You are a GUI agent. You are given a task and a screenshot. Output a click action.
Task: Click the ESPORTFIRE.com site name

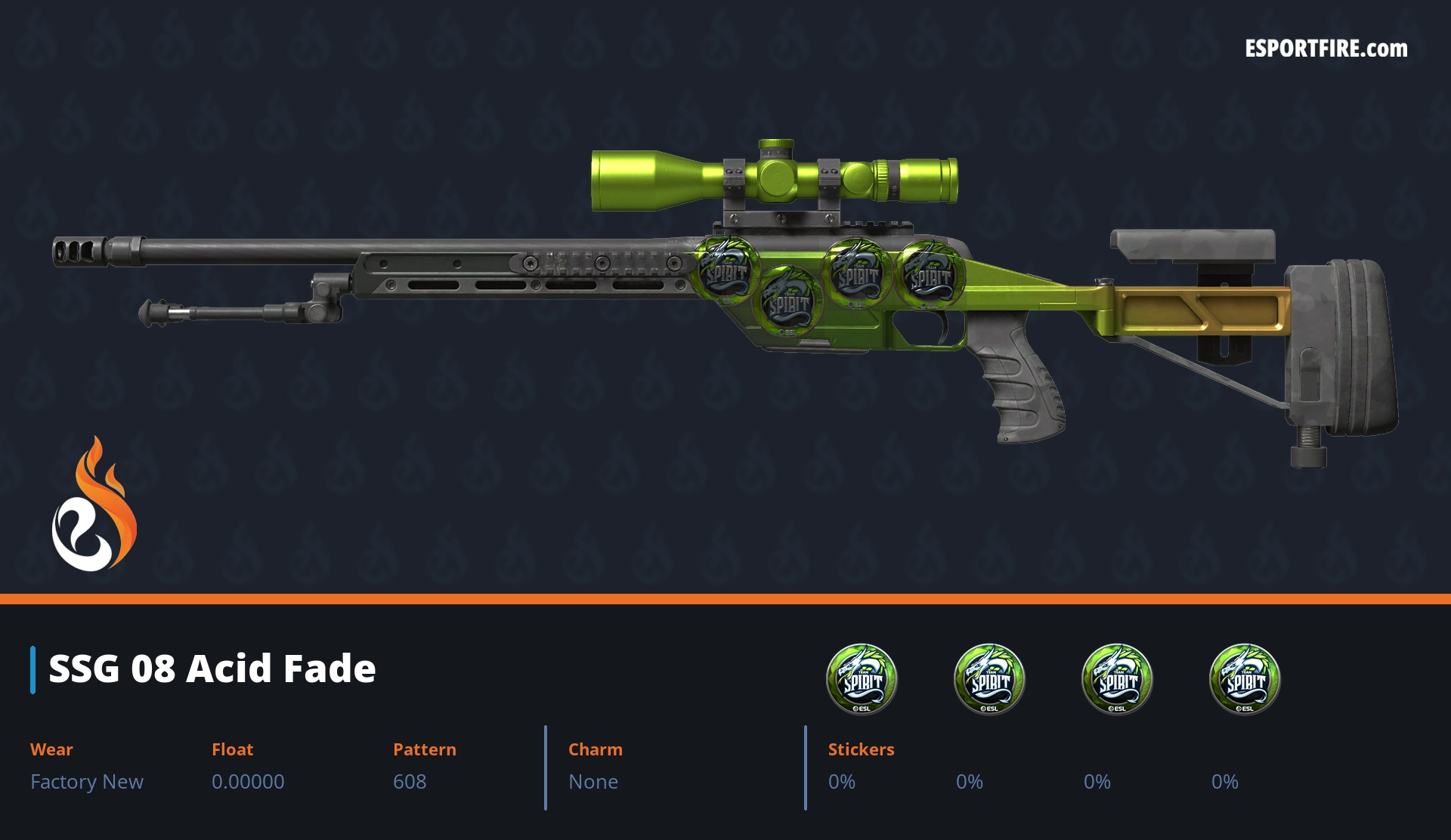(1326, 49)
